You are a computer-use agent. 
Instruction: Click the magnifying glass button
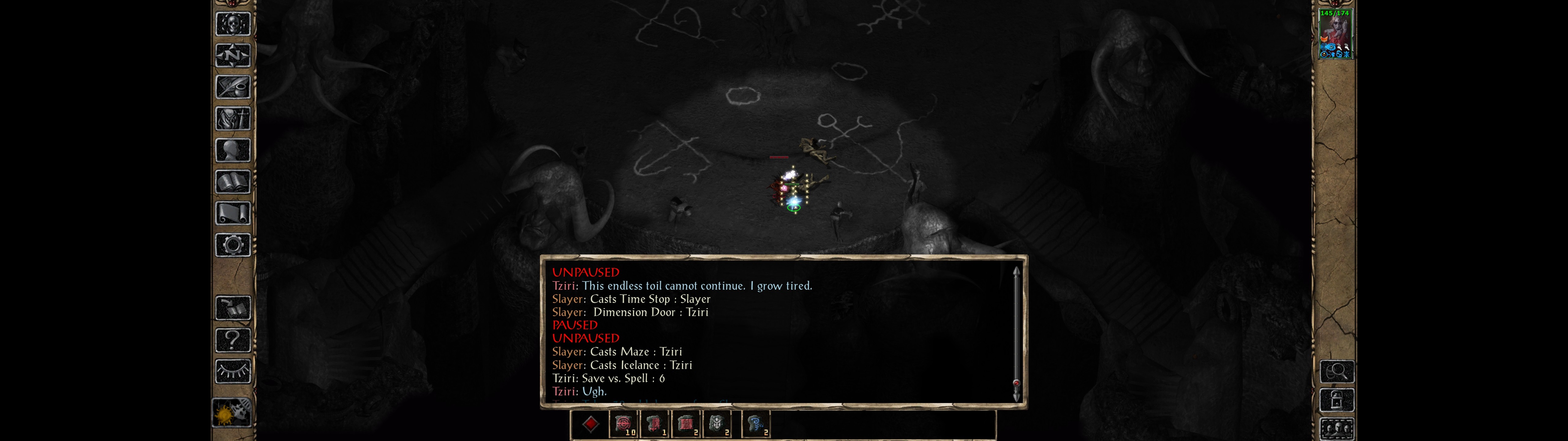pyautogui.click(x=1337, y=371)
